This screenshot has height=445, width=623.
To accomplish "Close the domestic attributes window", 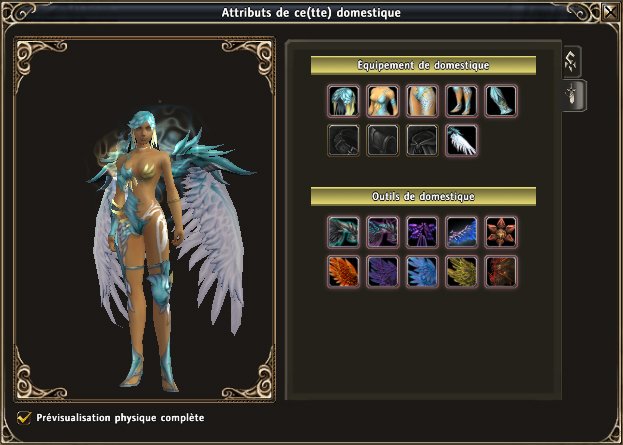I will 609,12.
